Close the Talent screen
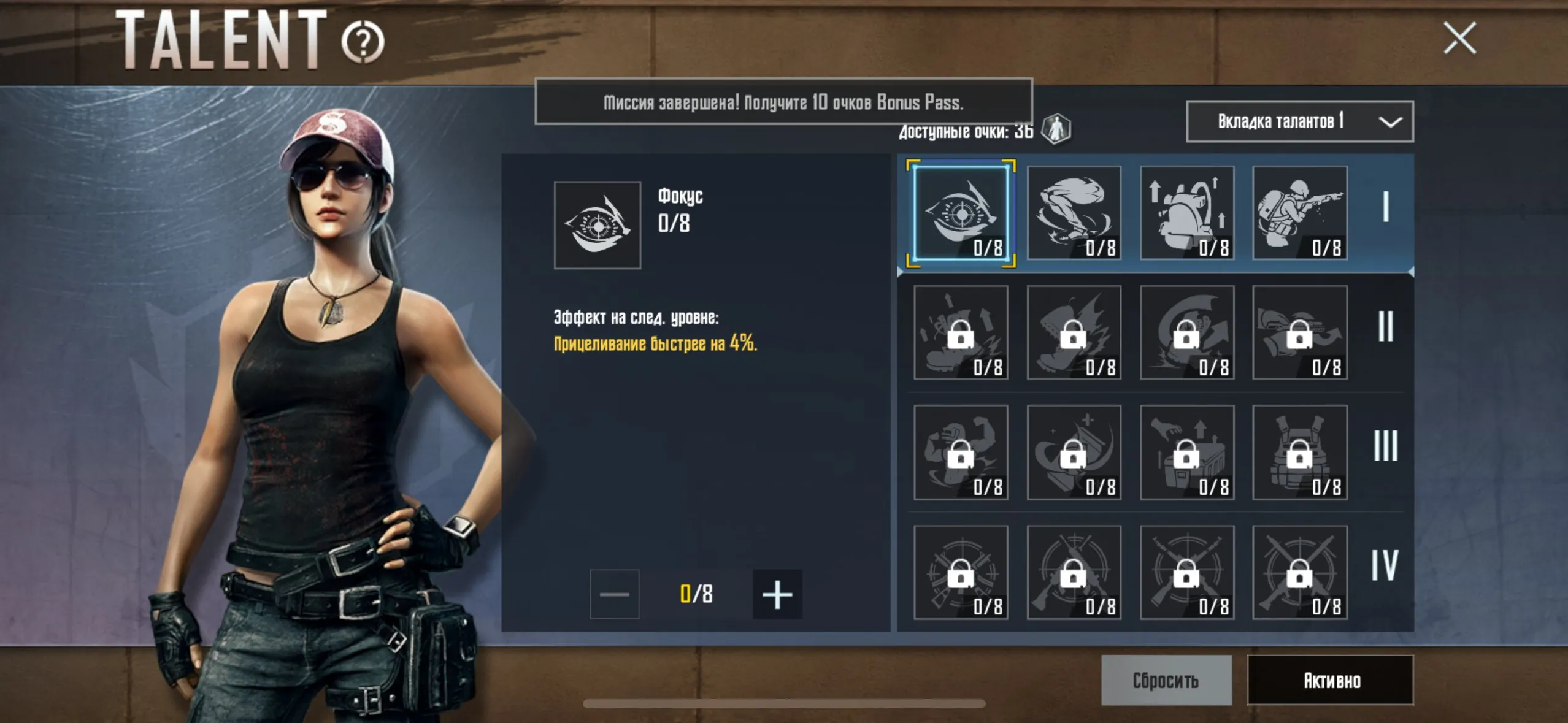 pyautogui.click(x=1459, y=39)
